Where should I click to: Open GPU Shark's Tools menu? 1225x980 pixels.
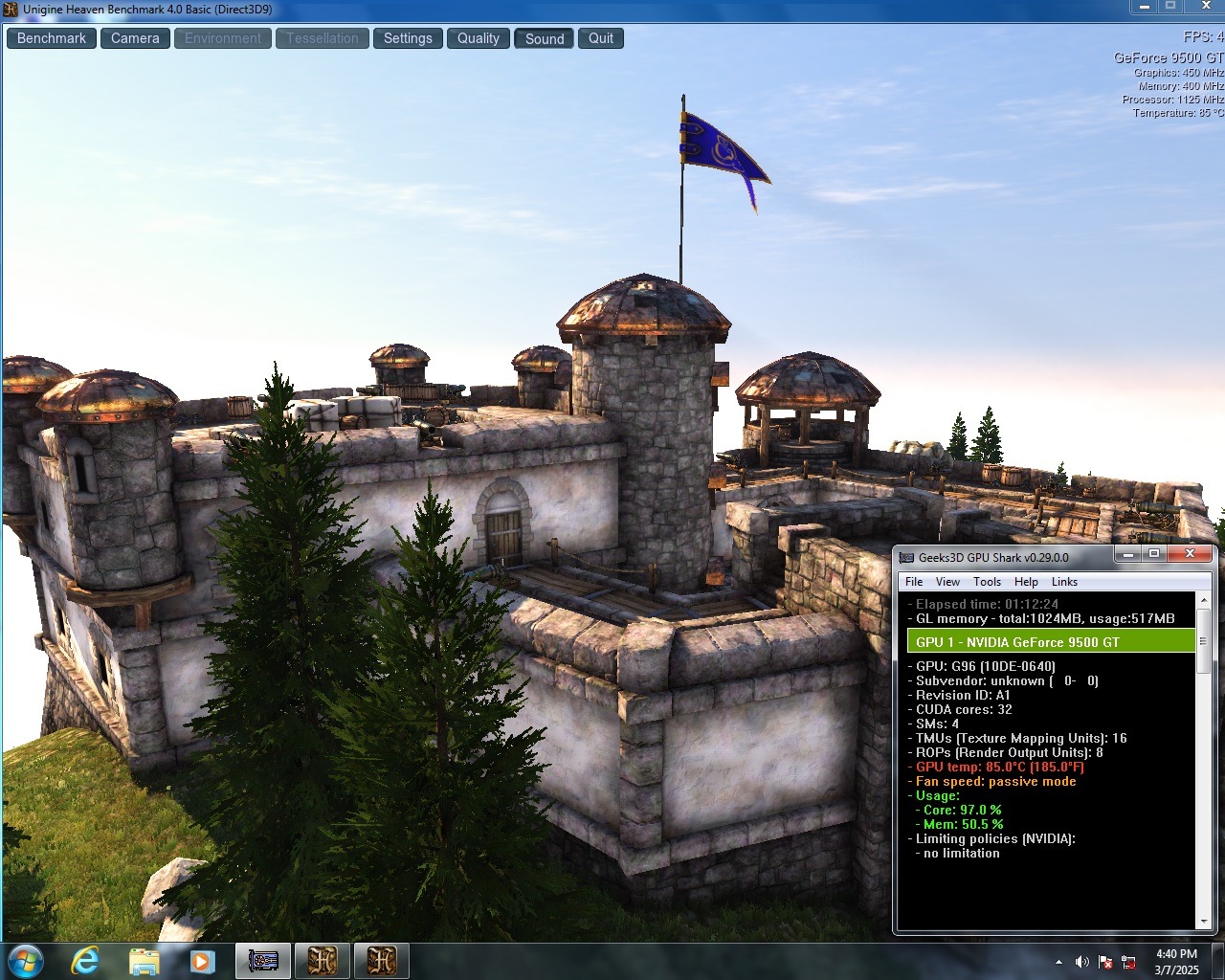point(987,582)
